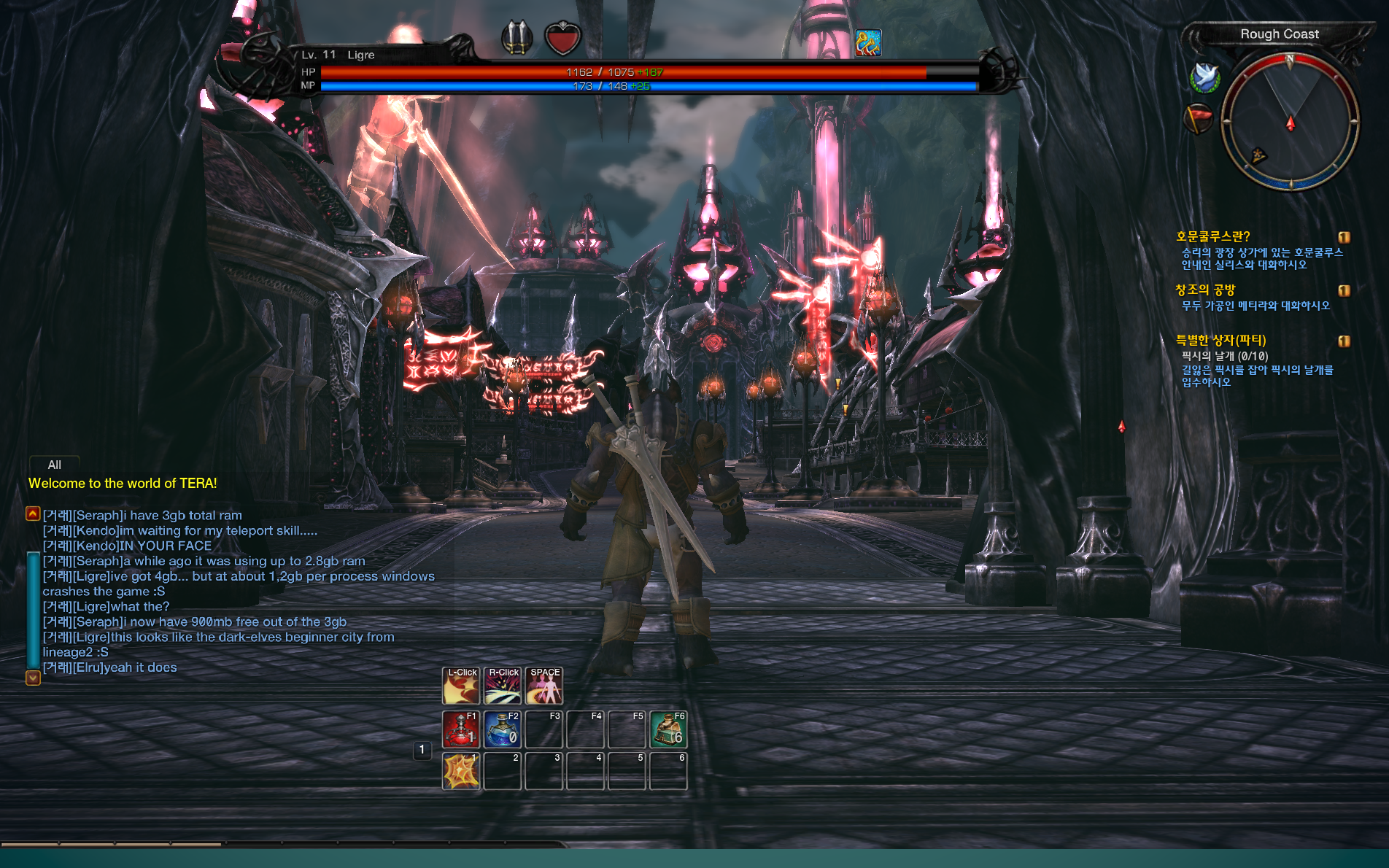Use the teal bottle item in F6

668,729
